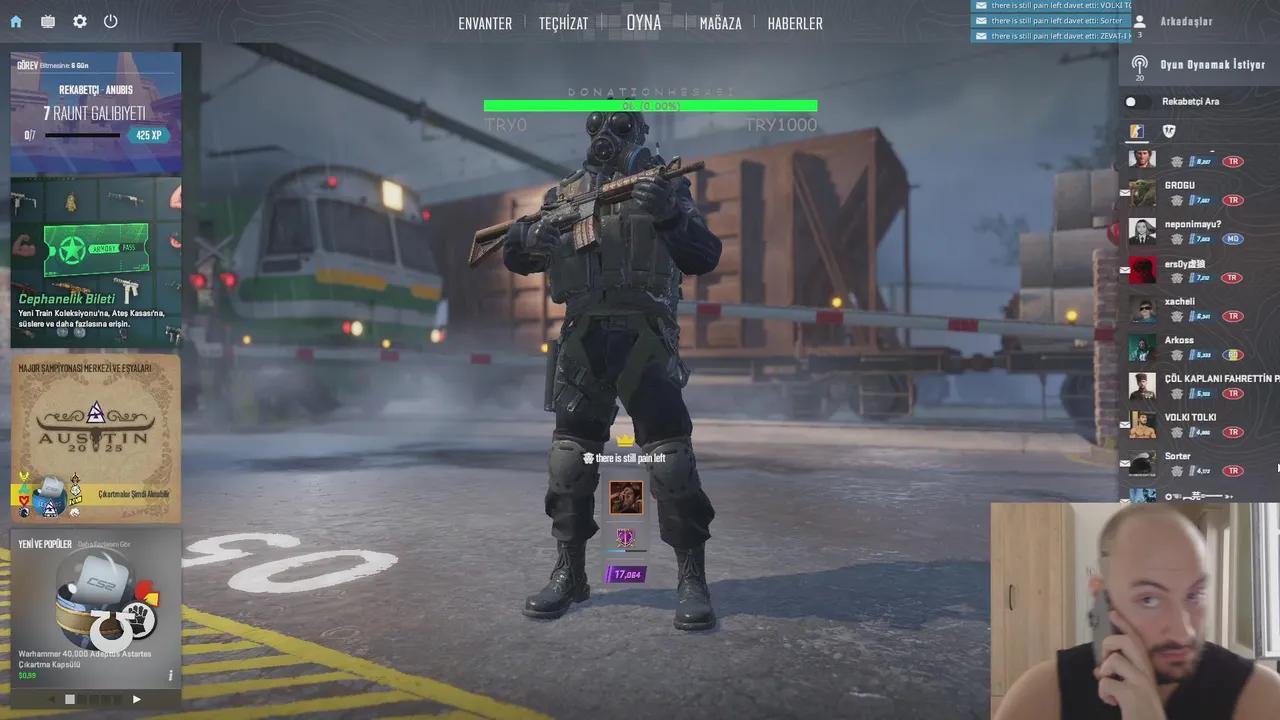Click the Oyun Oynamak İstiyor broadcast icon
1280x720 pixels.
click(1140, 64)
